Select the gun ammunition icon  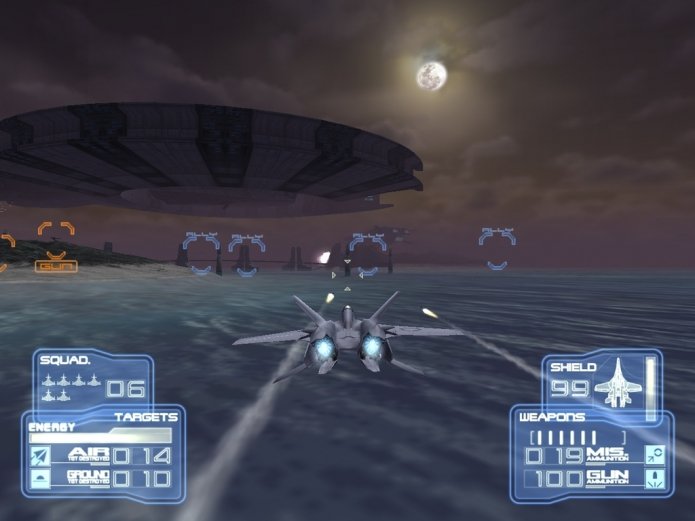656,480
